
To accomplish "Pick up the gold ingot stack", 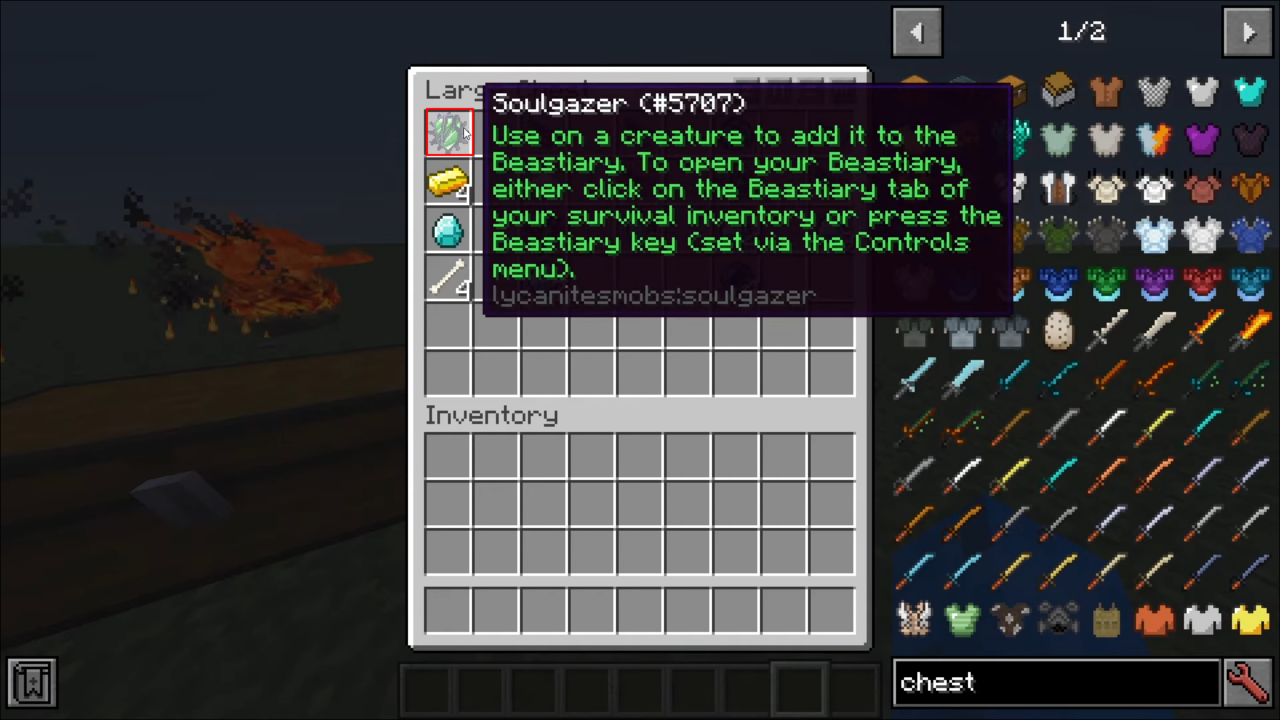I will pos(448,182).
